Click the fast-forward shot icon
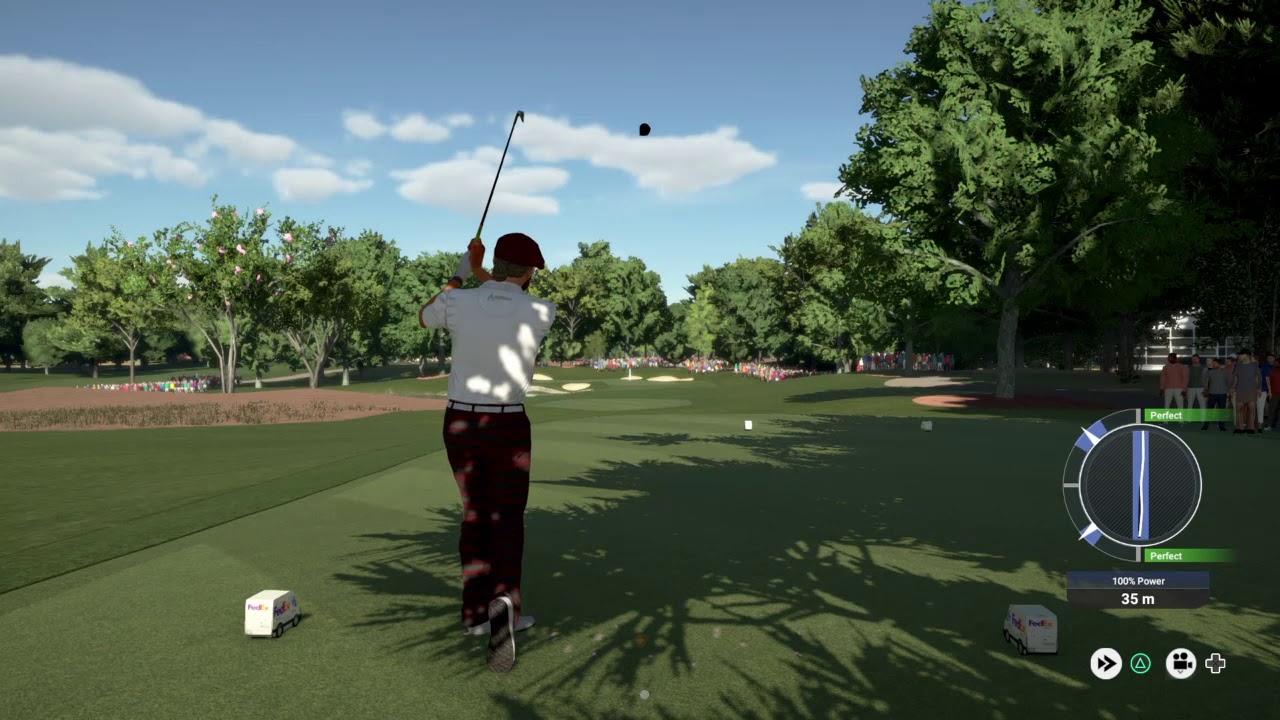The image size is (1280, 720). coord(1105,663)
